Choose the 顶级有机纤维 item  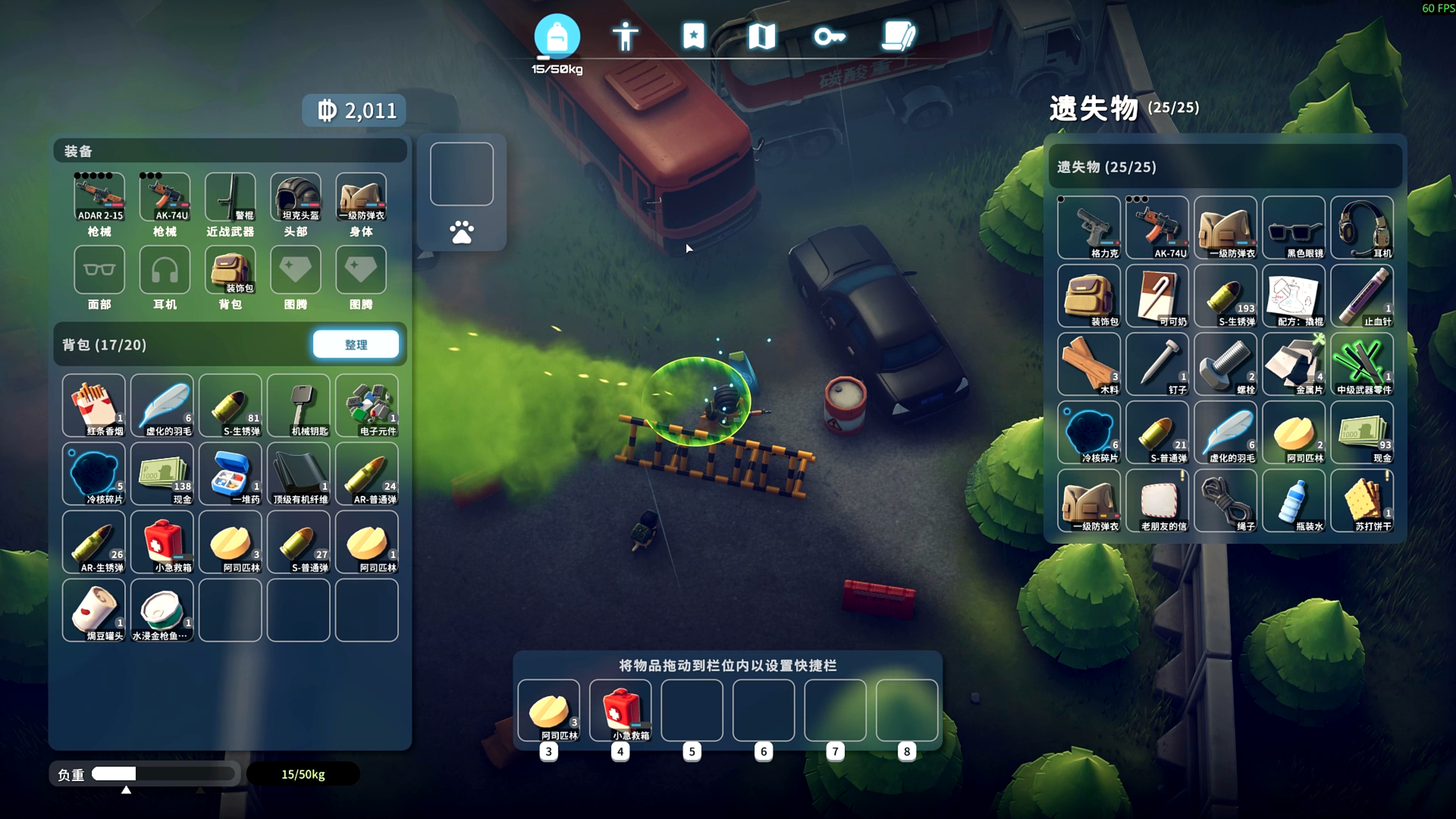coord(298,474)
